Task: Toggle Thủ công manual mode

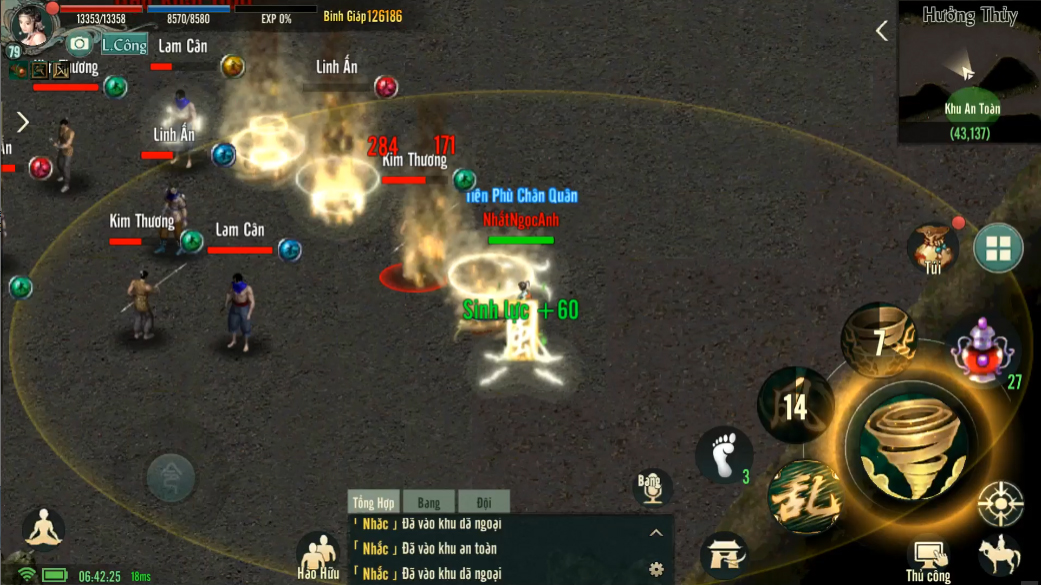Action: pos(929,558)
